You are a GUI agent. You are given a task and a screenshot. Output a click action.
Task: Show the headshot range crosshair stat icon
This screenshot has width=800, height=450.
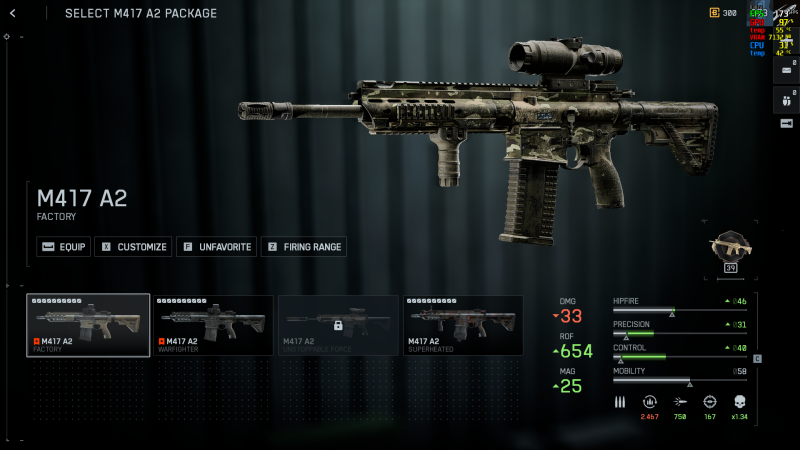pyautogui.click(x=710, y=402)
